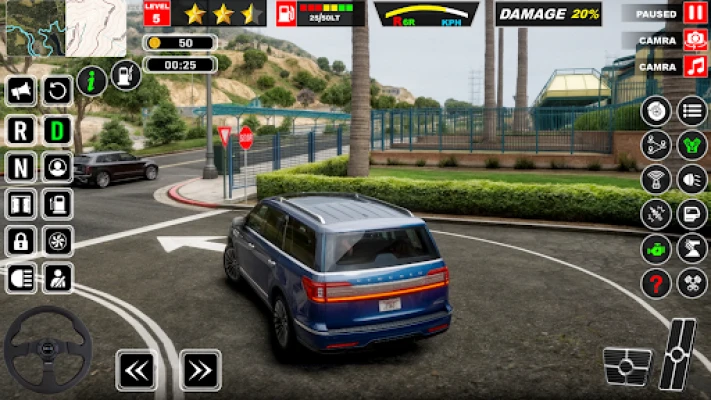Shift into Neutral gear (N)
The width and height of the screenshot is (711, 400).
click(21, 166)
